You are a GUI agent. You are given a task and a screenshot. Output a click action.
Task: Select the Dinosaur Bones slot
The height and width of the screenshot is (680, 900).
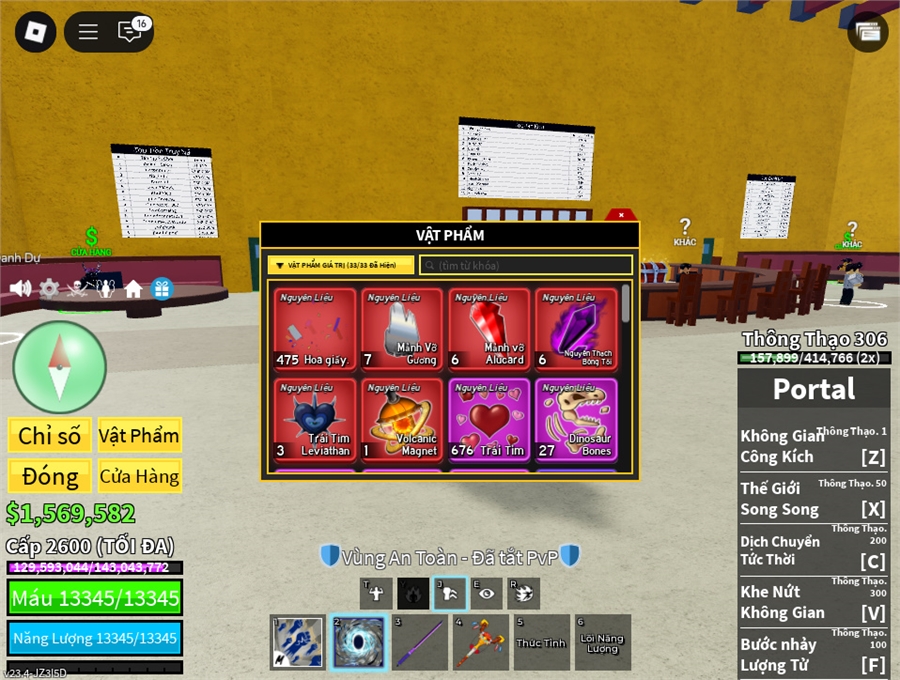[x=576, y=419]
